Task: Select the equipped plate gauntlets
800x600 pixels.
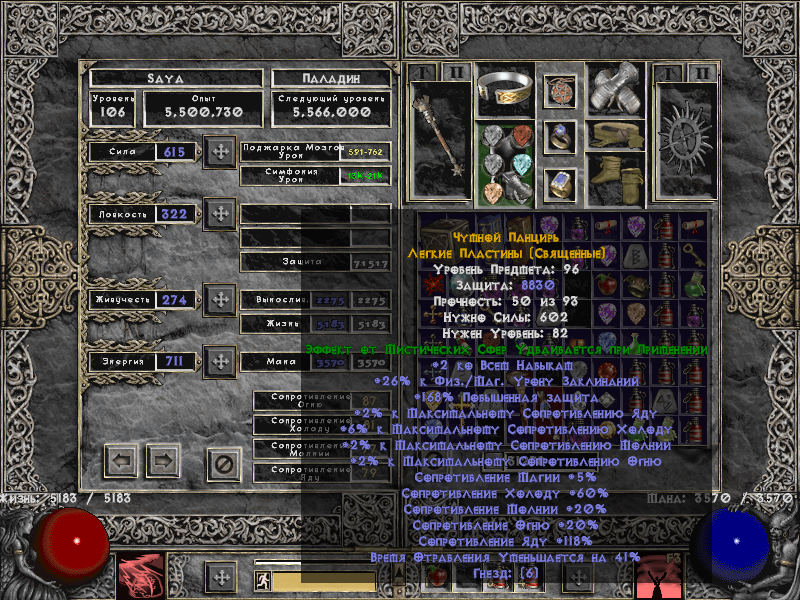Action: coord(614,89)
